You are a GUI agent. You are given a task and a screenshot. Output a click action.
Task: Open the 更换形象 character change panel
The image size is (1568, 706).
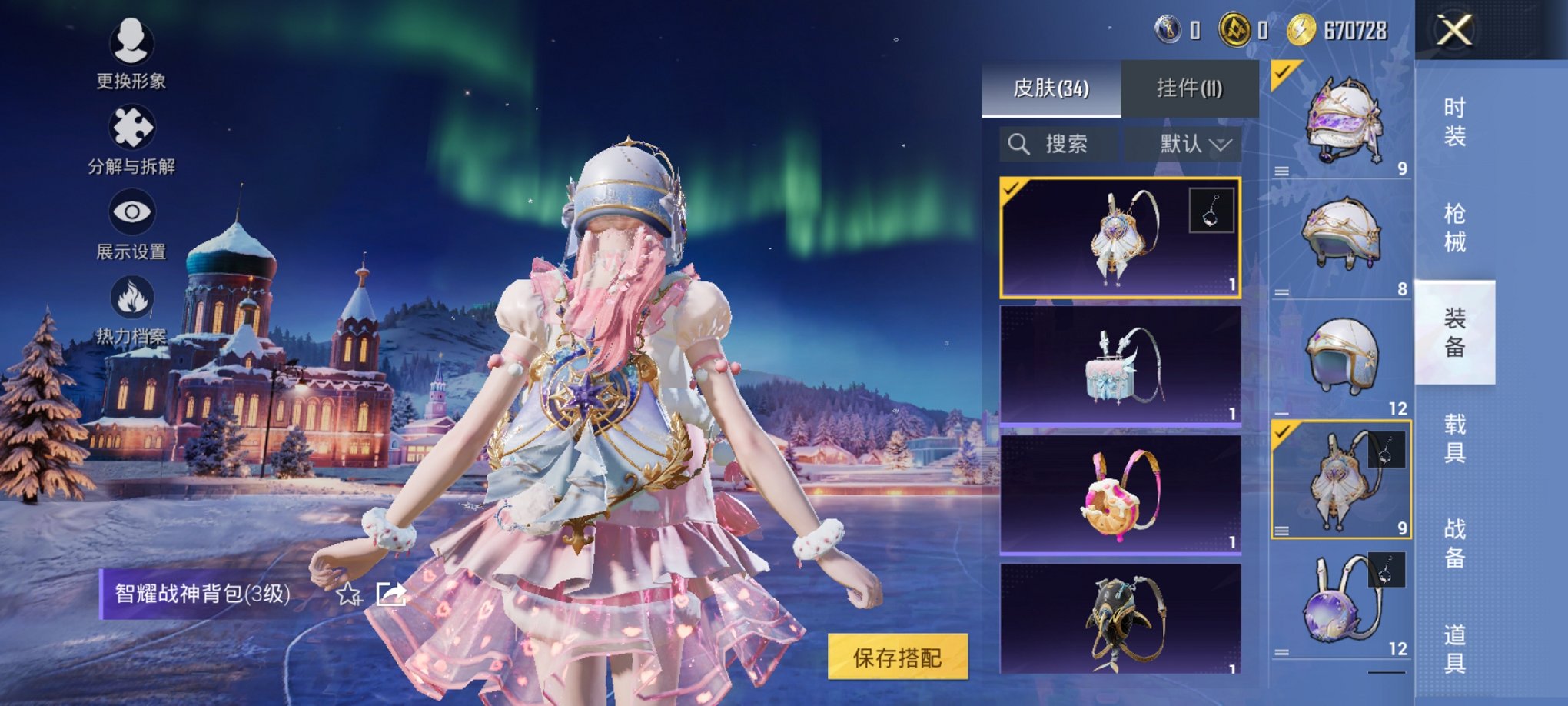tap(131, 54)
